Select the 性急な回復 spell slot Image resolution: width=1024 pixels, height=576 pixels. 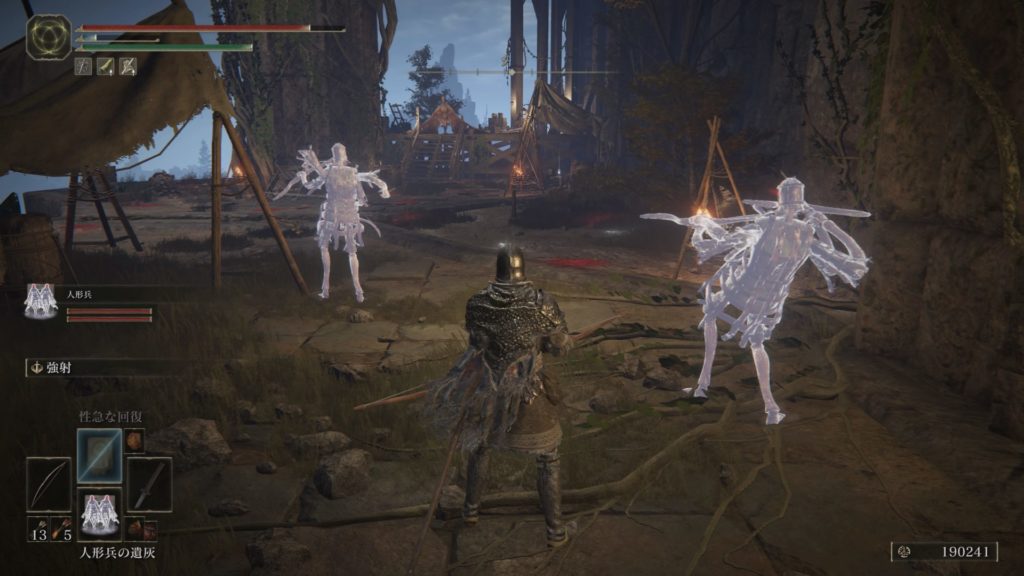99,455
